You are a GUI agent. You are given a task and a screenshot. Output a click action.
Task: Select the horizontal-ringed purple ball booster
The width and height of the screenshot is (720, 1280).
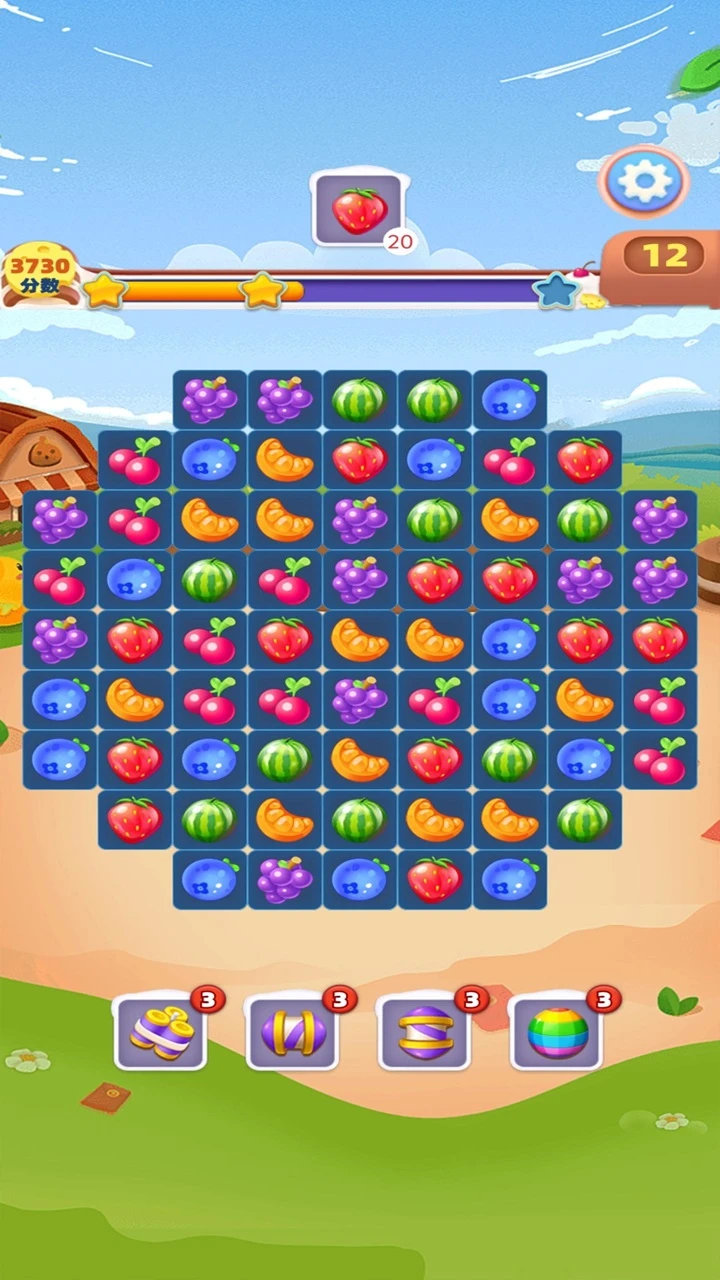pyautogui.click(x=424, y=1032)
